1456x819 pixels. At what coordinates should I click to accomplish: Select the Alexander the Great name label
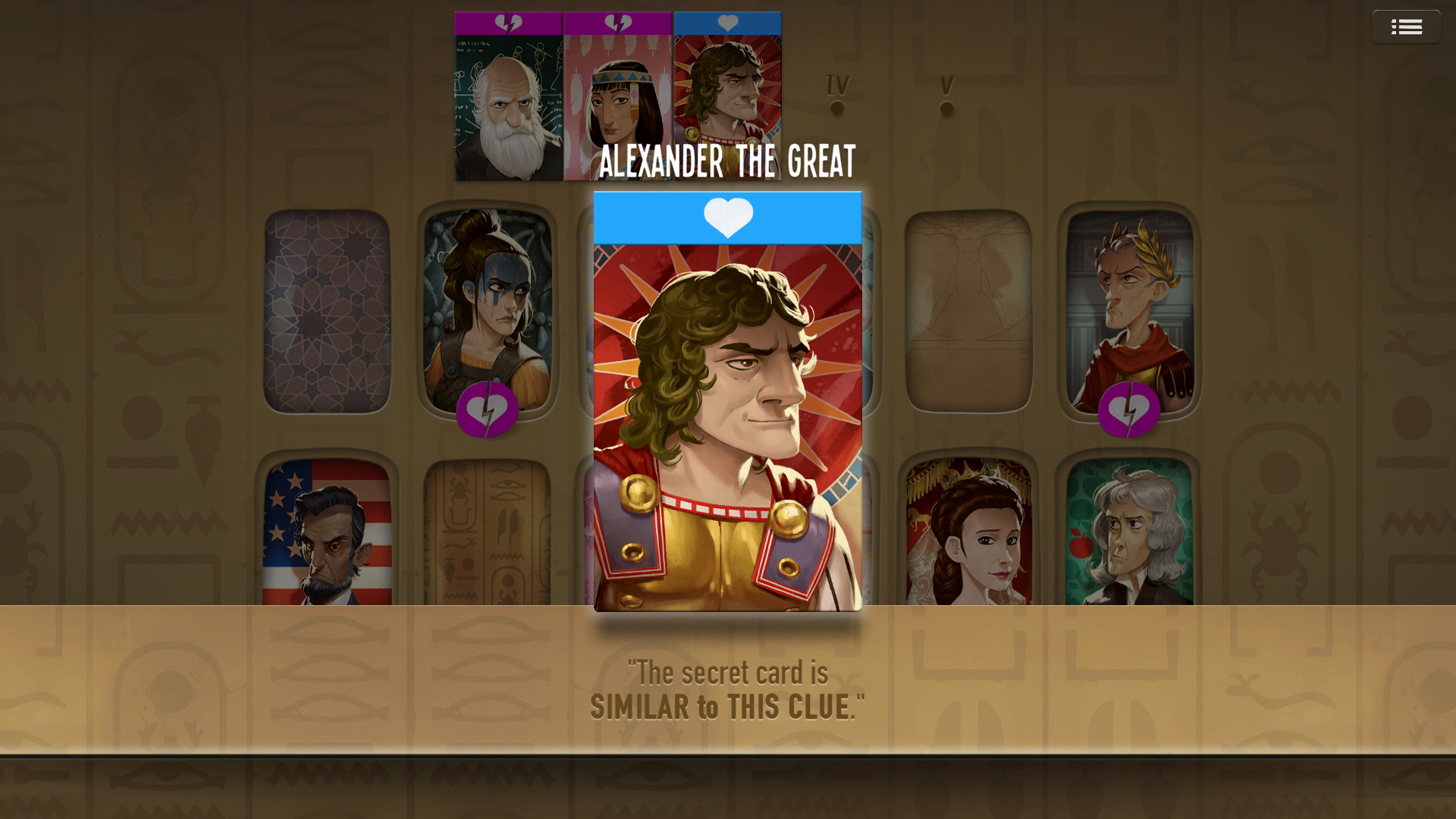pyautogui.click(x=727, y=160)
